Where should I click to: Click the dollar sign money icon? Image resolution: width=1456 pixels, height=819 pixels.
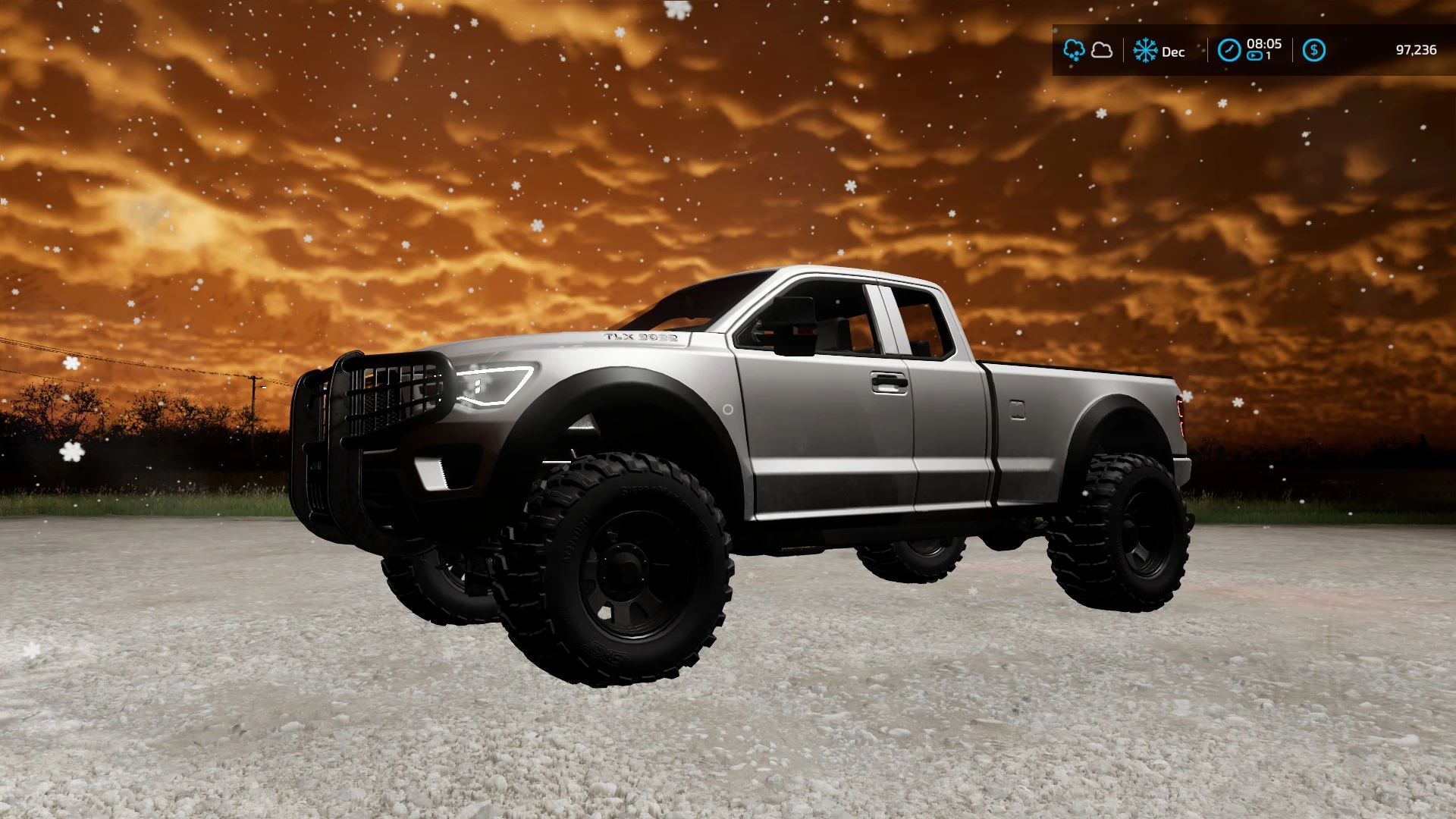(1314, 51)
